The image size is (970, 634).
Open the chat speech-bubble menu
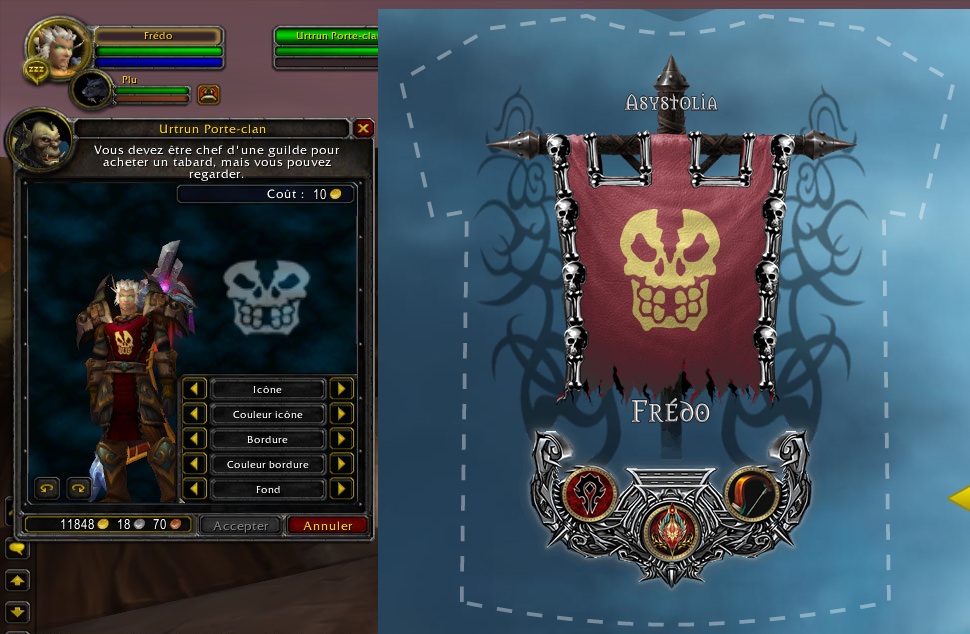pyautogui.click(x=17, y=549)
